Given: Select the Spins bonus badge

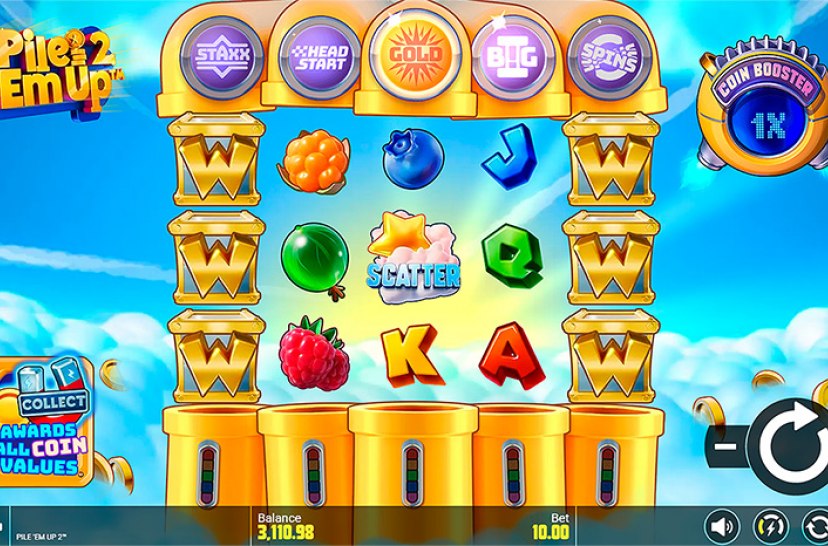Looking at the screenshot, I should click(604, 54).
